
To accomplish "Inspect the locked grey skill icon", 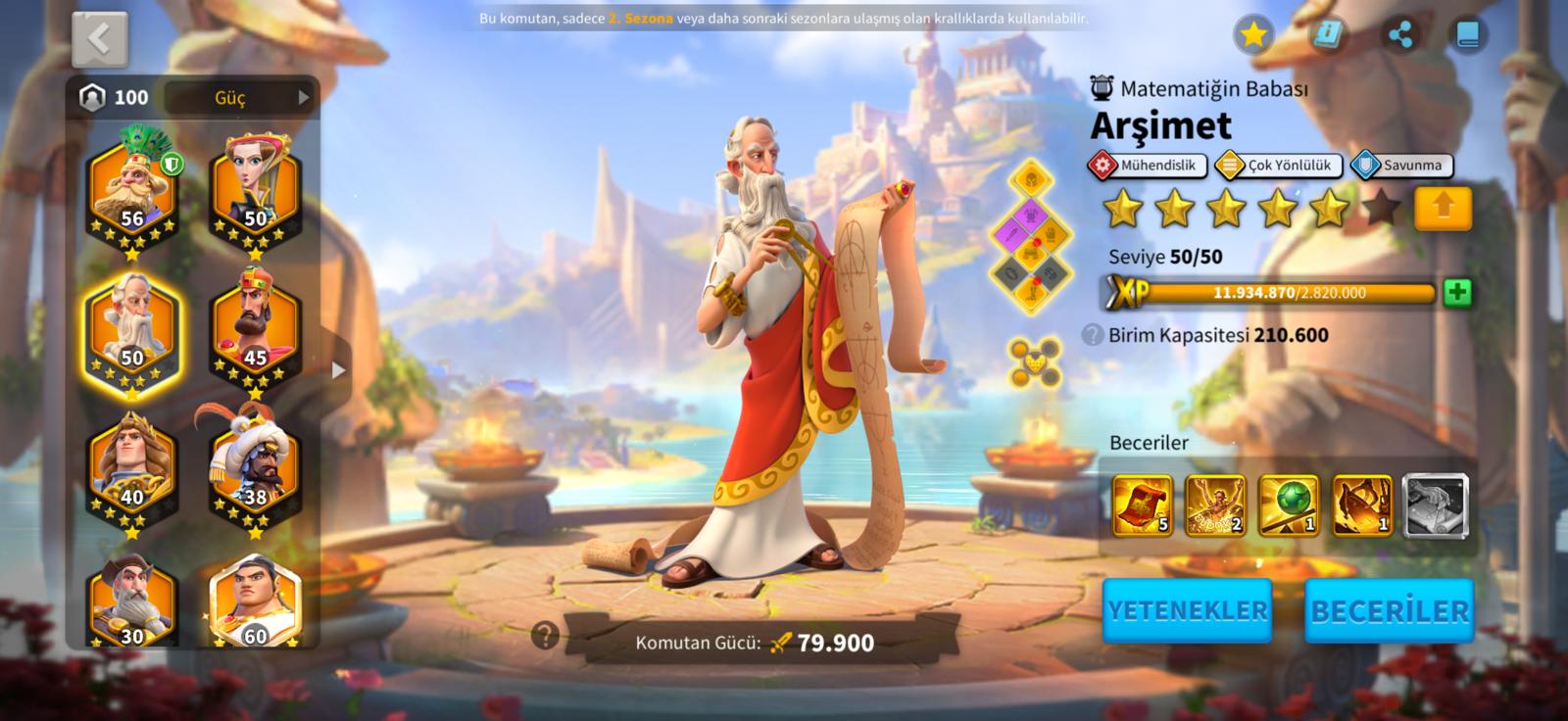I will click(1436, 505).
